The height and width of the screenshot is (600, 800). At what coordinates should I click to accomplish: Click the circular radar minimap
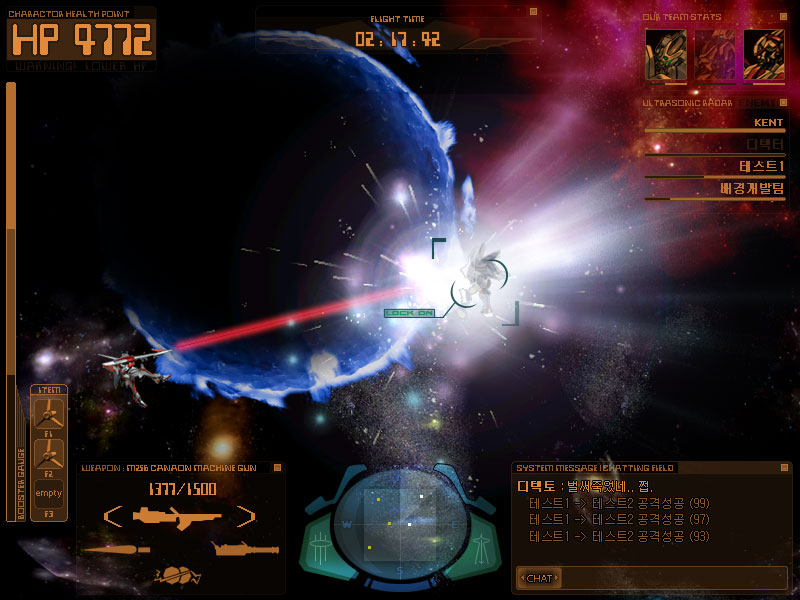click(x=399, y=520)
